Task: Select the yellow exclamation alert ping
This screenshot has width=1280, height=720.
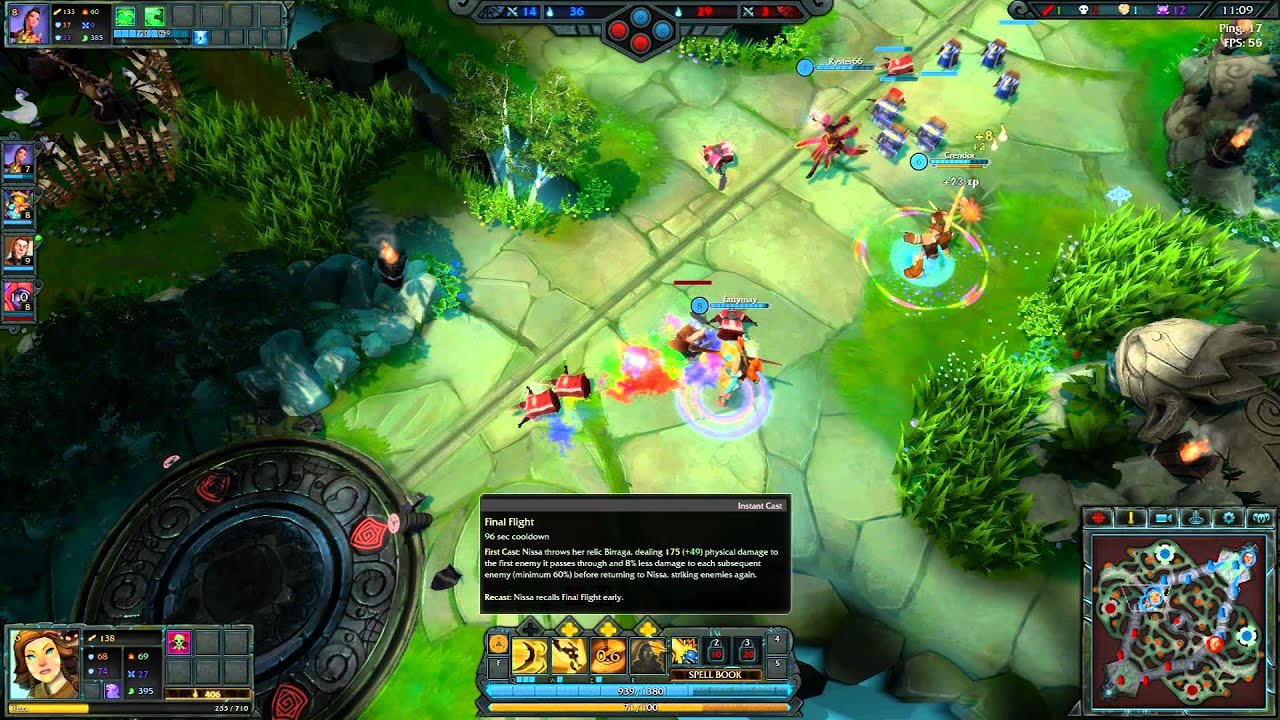Action: (1131, 517)
